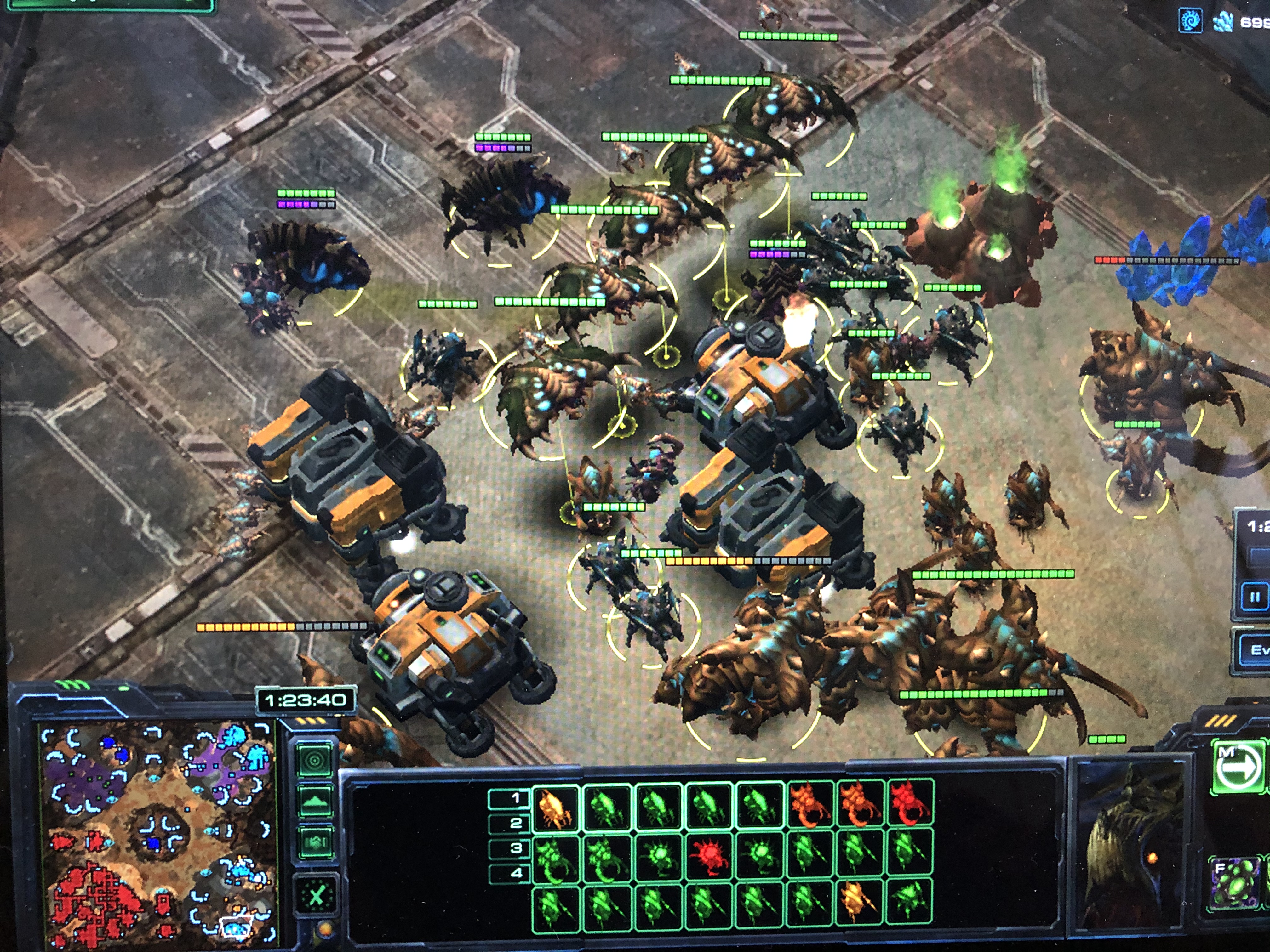Viewport: 1270px width, 952px height.
Task: Show selection page 4
Action: click(x=509, y=873)
